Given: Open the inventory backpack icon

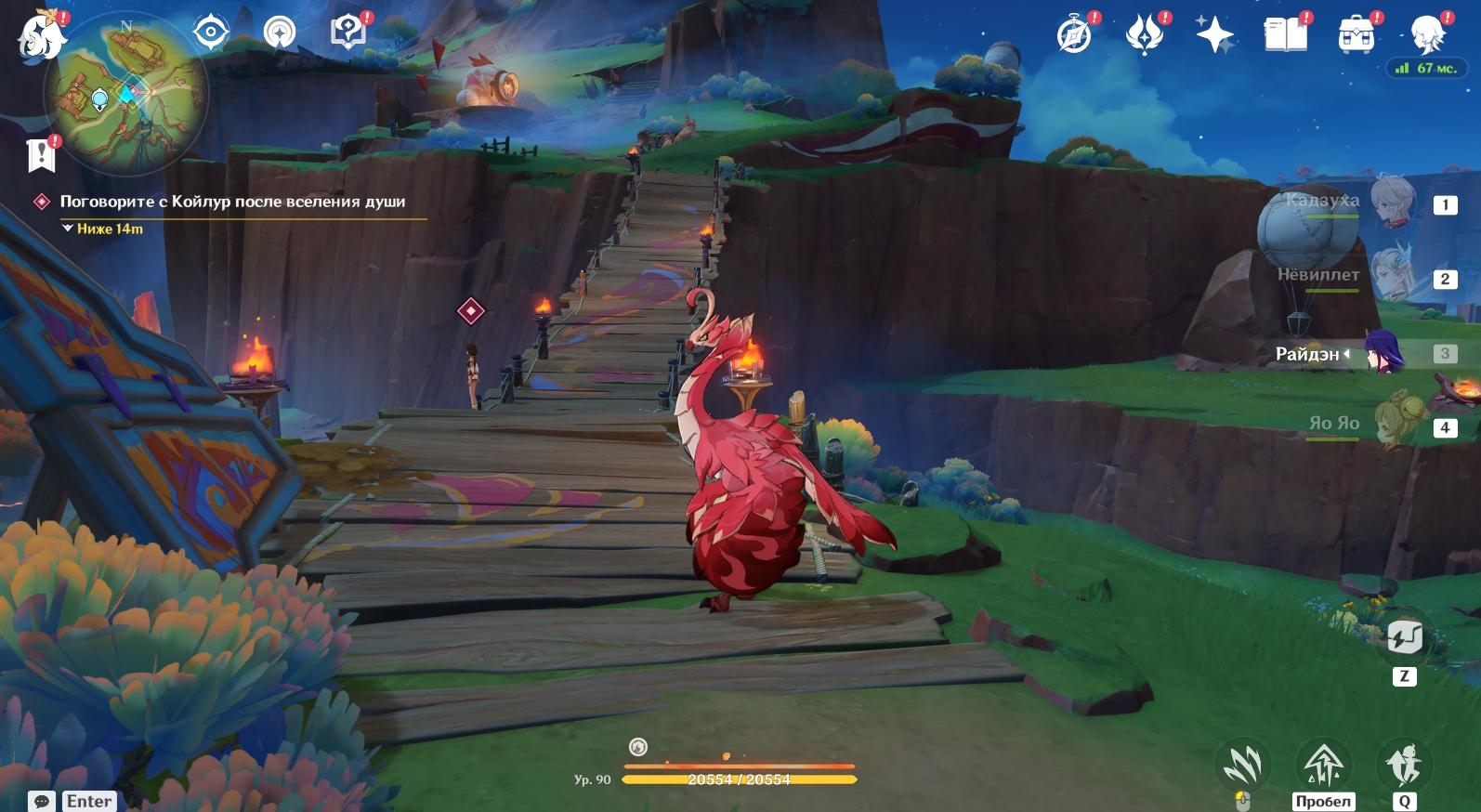Looking at the screenshot, I should (1356, 35).
